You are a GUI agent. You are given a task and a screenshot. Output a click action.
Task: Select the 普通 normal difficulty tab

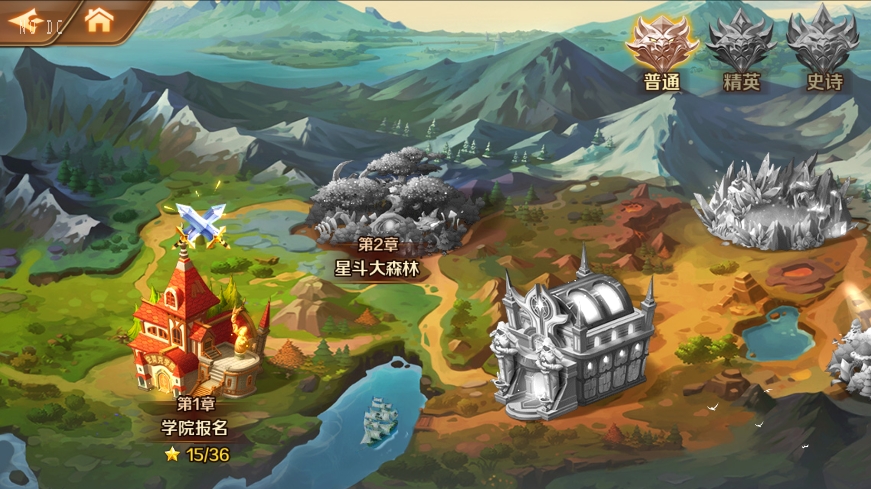661,48
